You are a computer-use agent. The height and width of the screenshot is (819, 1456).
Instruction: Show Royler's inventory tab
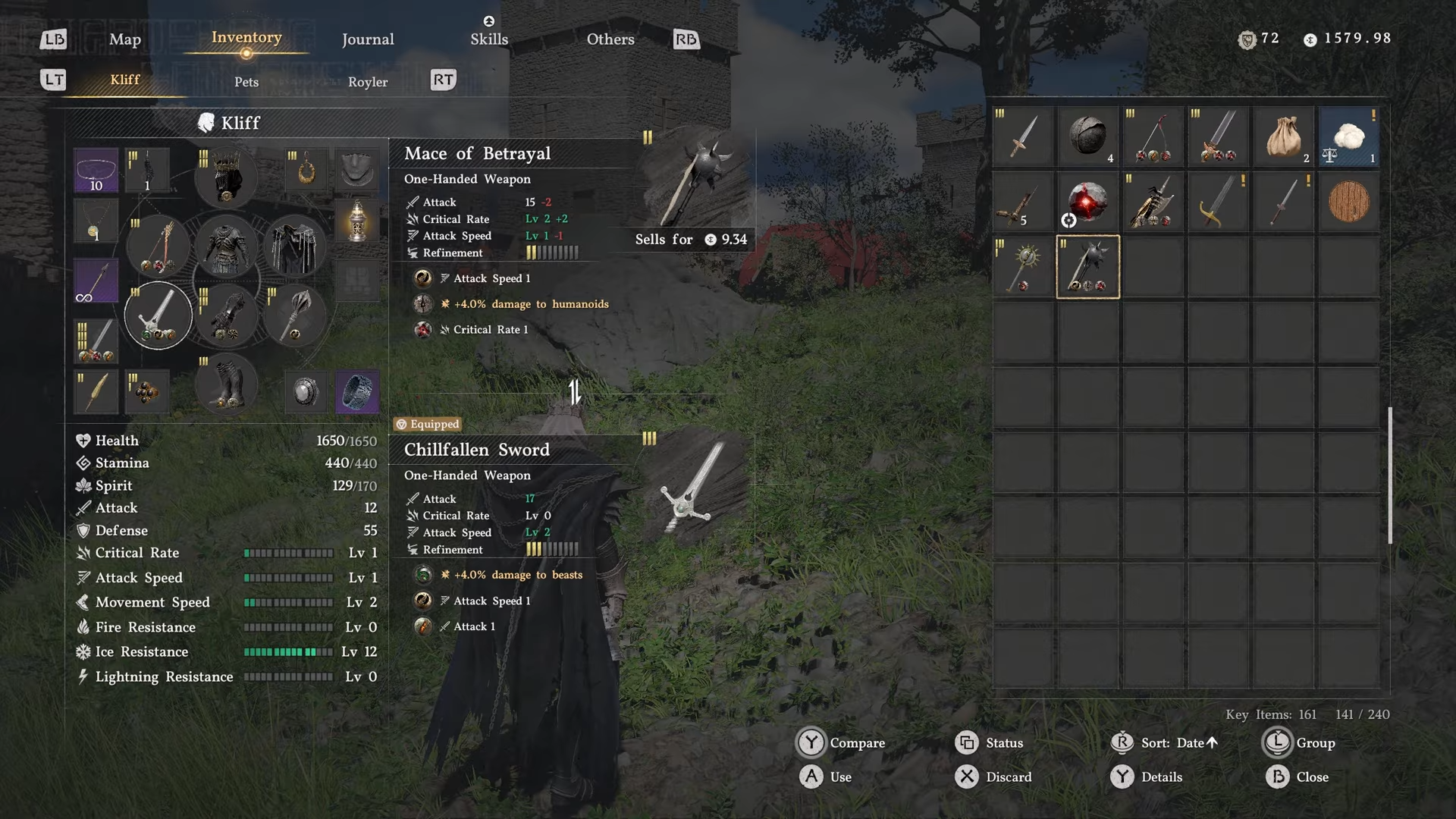coord(368,82)
